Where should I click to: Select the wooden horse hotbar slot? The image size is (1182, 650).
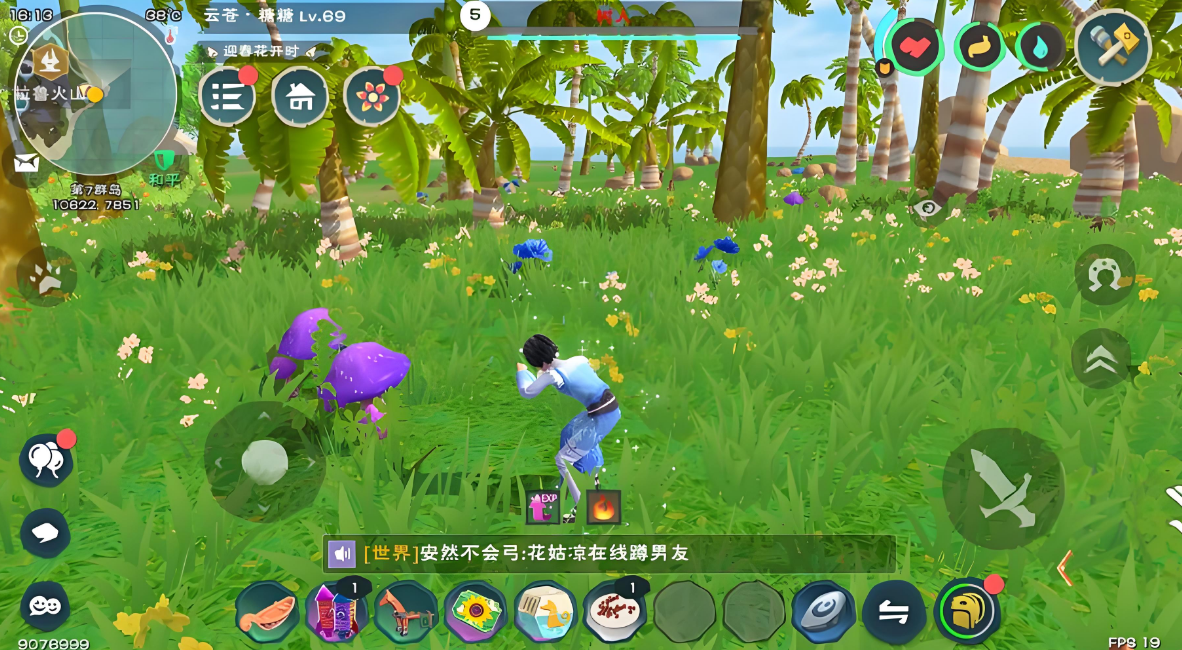click(x=406, y=611)
